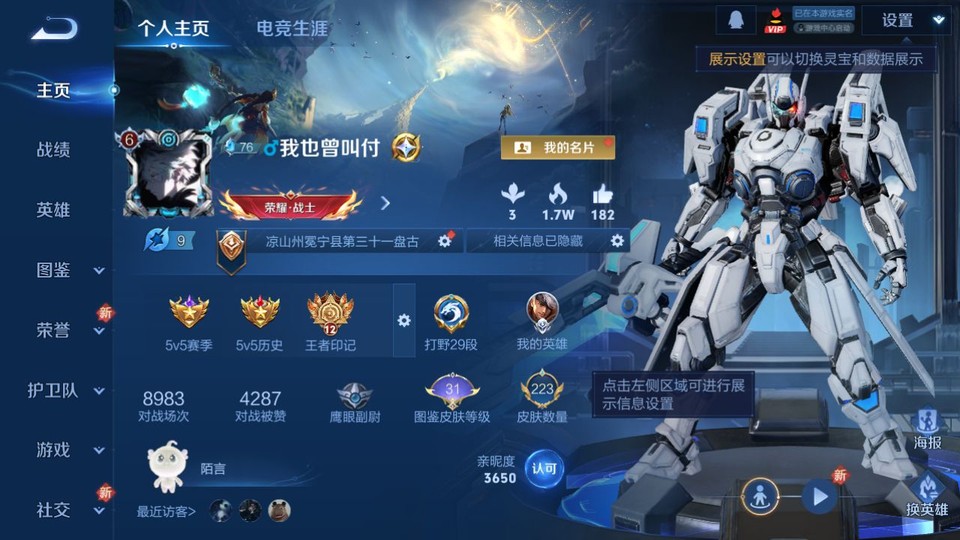
Task: Click the 荣耀·战士 rank badge
Action: pyautogui.click(x=290, y=206)
